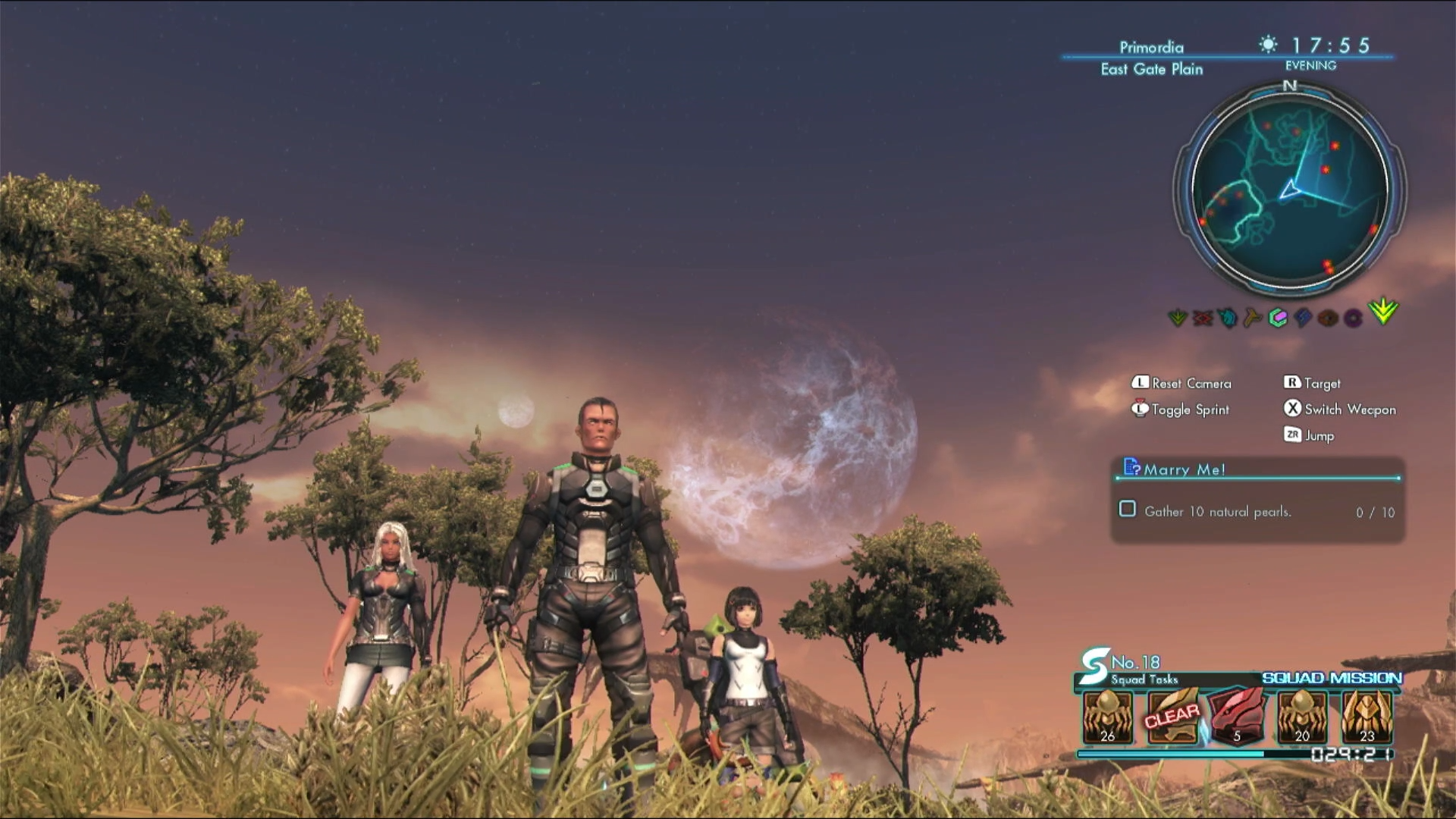This screenshot has height=819, width=1456.
Task: Open the circular minimap
Action: pyautogui.click(x=1290, y=189)
